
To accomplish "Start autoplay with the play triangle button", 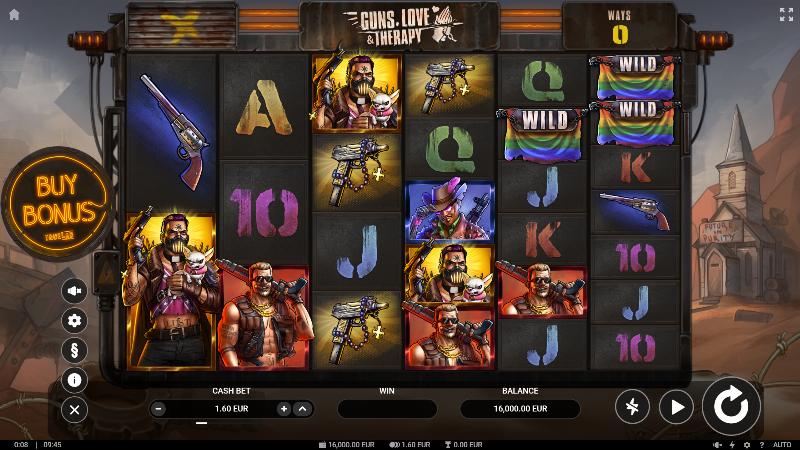I will point(677,406).
